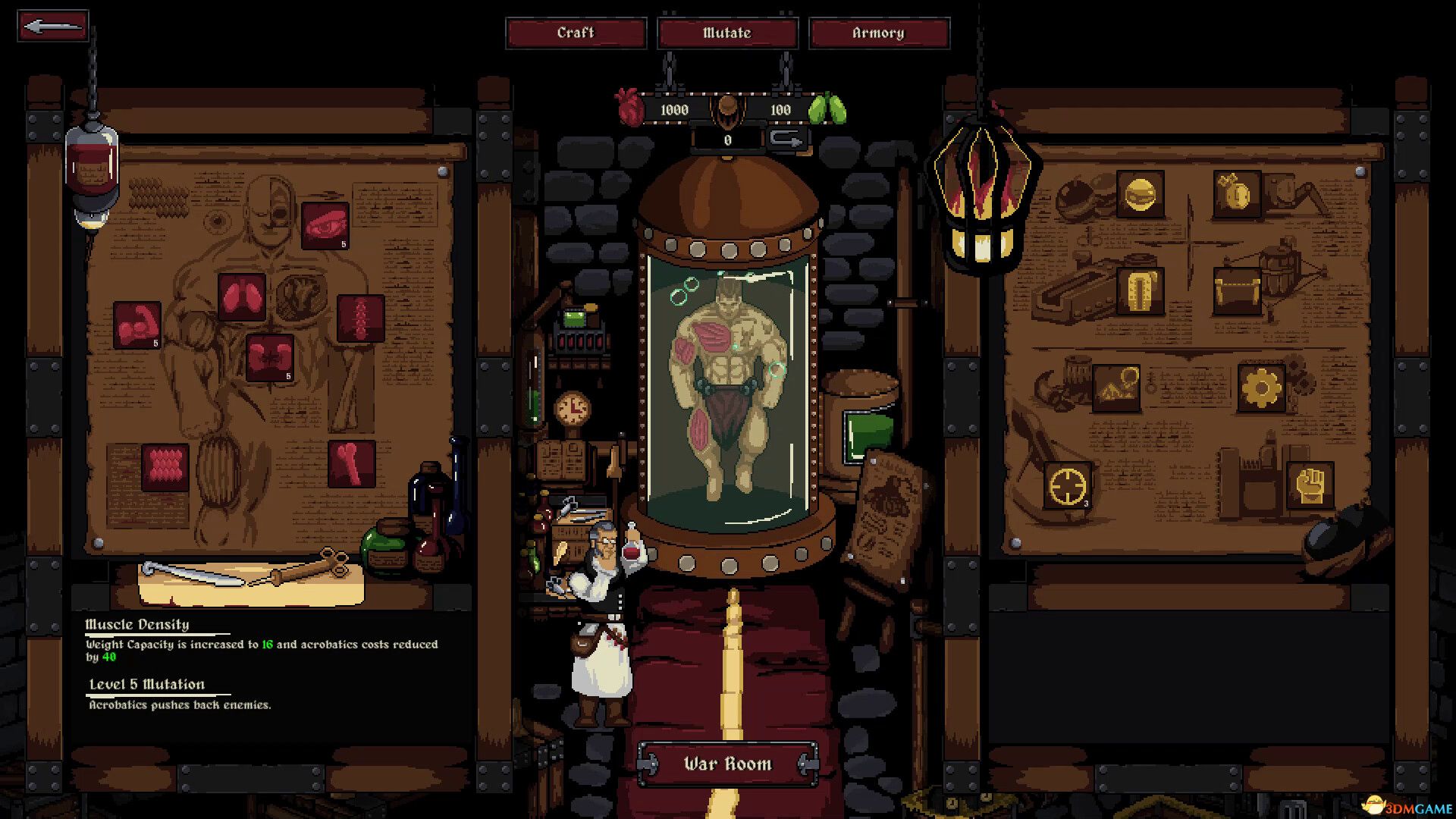Choose the lungs mutation
Screen dimensions: 1456x819
(242, 296)
